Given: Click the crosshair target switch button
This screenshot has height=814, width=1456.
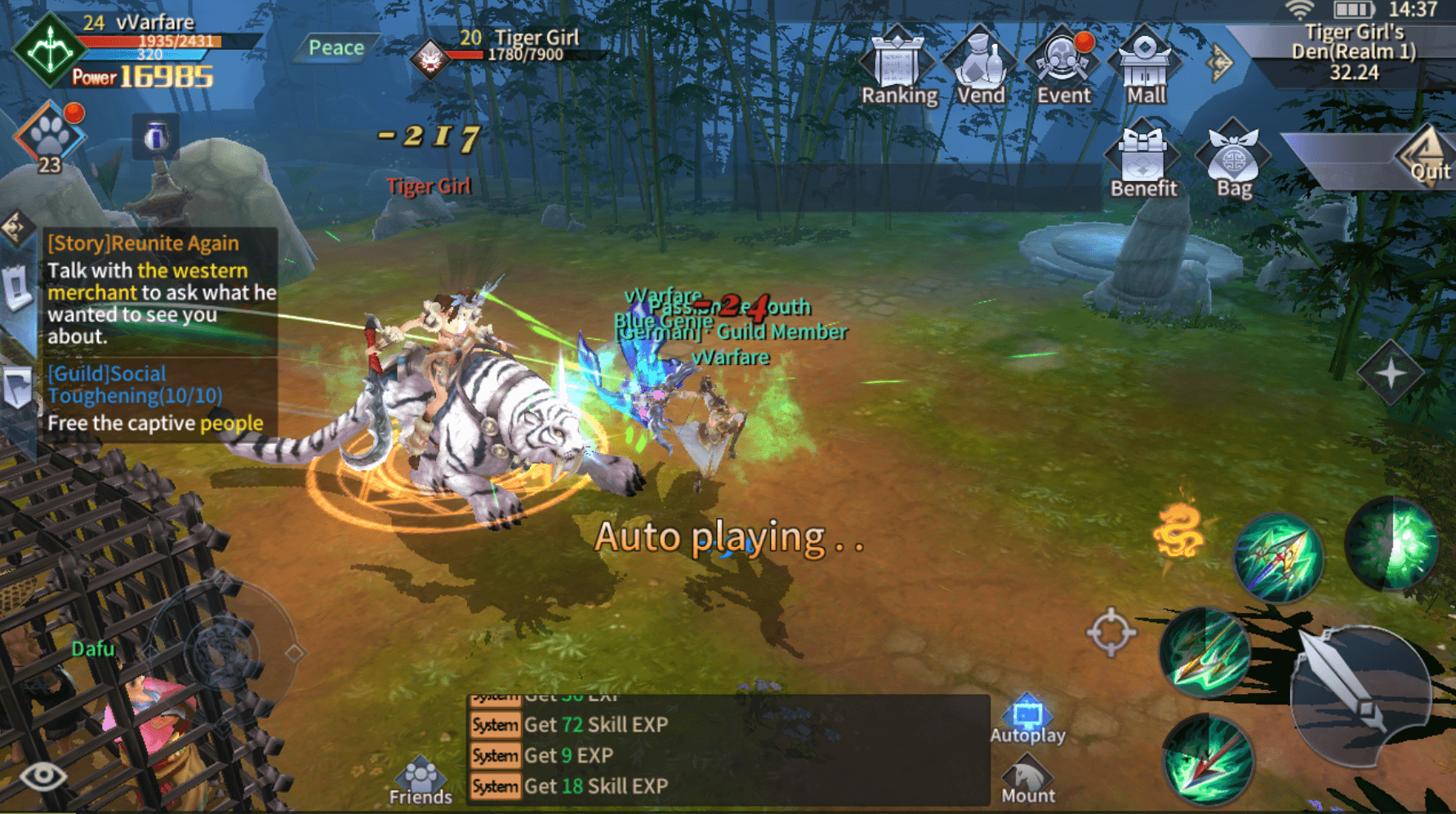Looking at the screenshot, I should 1111,631.
